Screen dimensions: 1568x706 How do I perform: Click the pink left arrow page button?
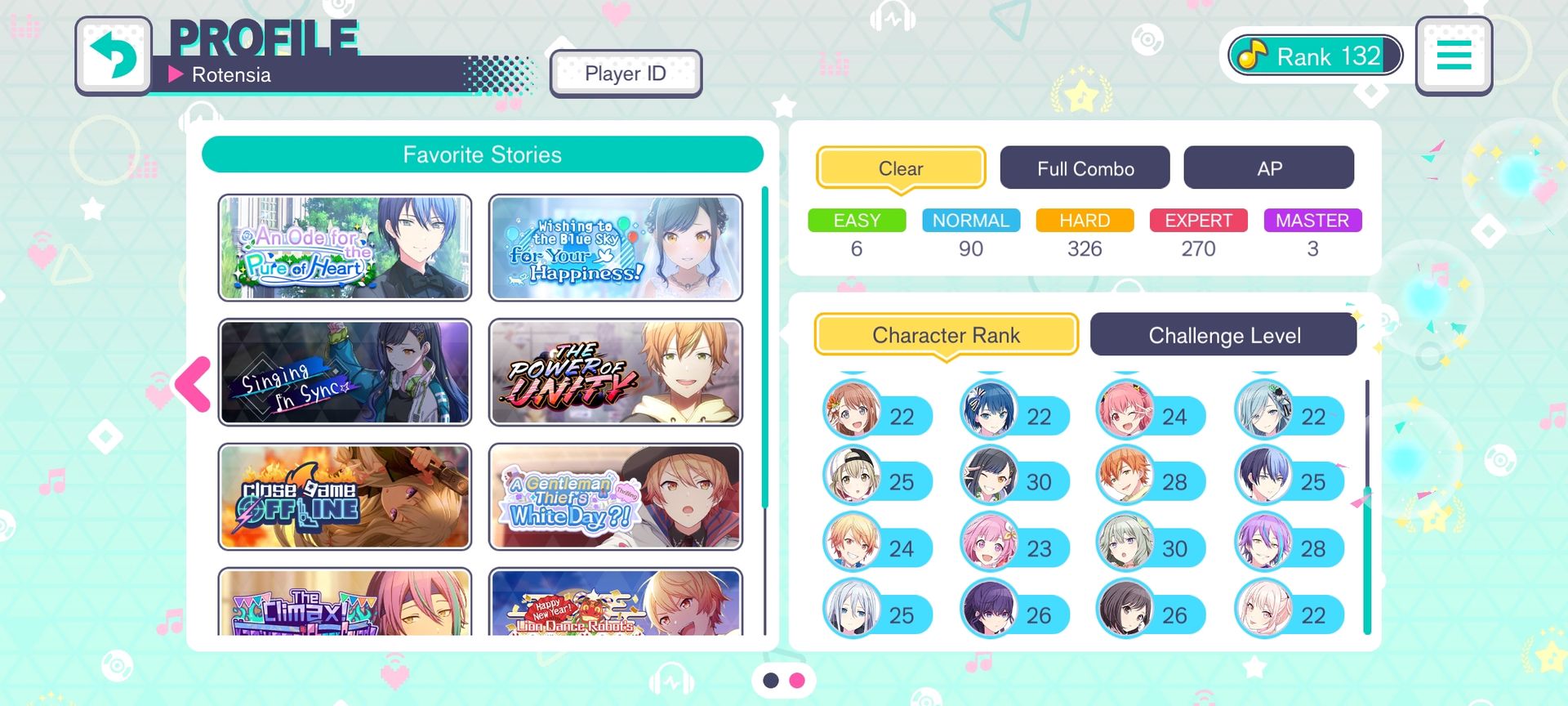click(x=194, y=383)
